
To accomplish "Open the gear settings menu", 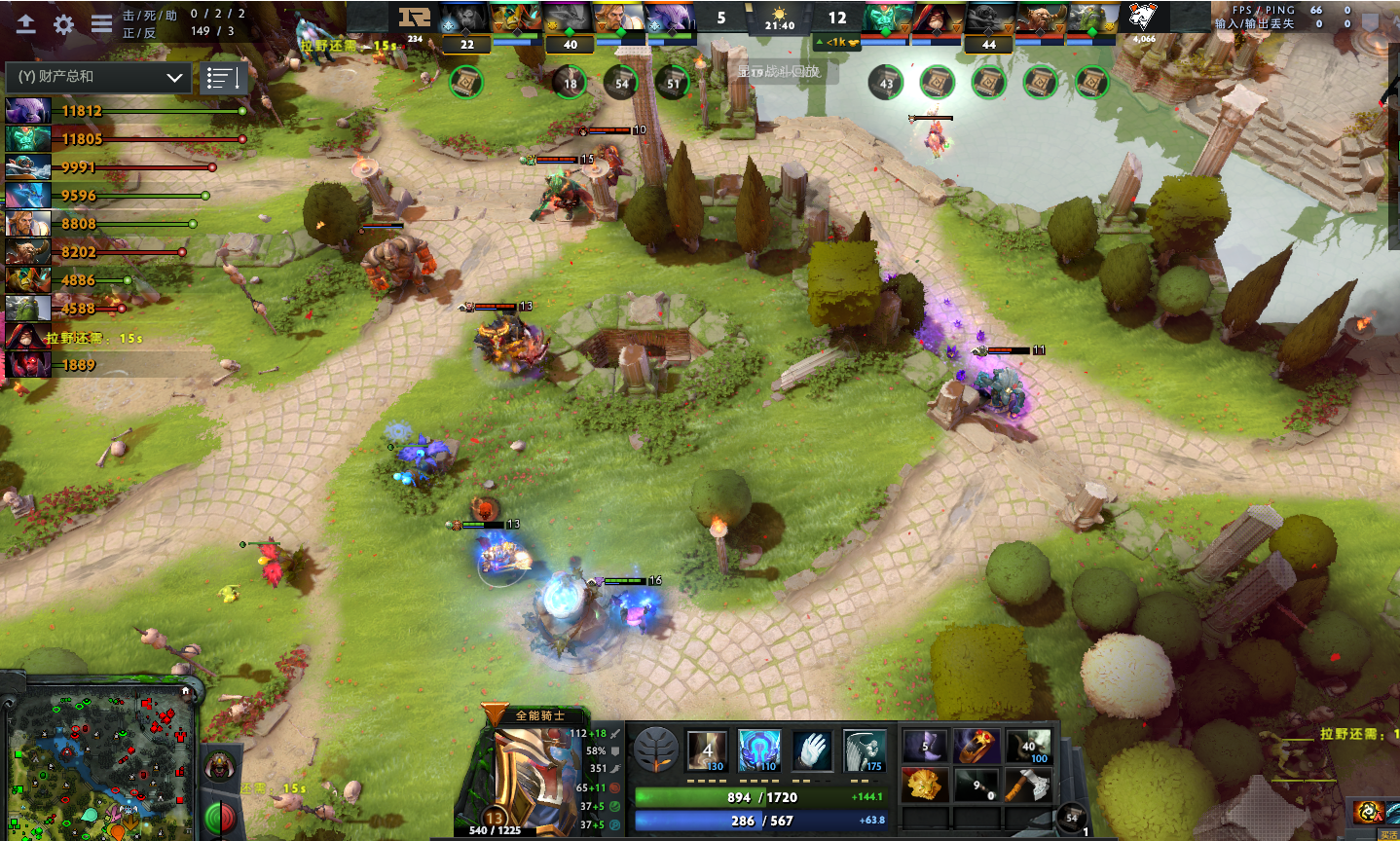I will [x=64, y=24].
